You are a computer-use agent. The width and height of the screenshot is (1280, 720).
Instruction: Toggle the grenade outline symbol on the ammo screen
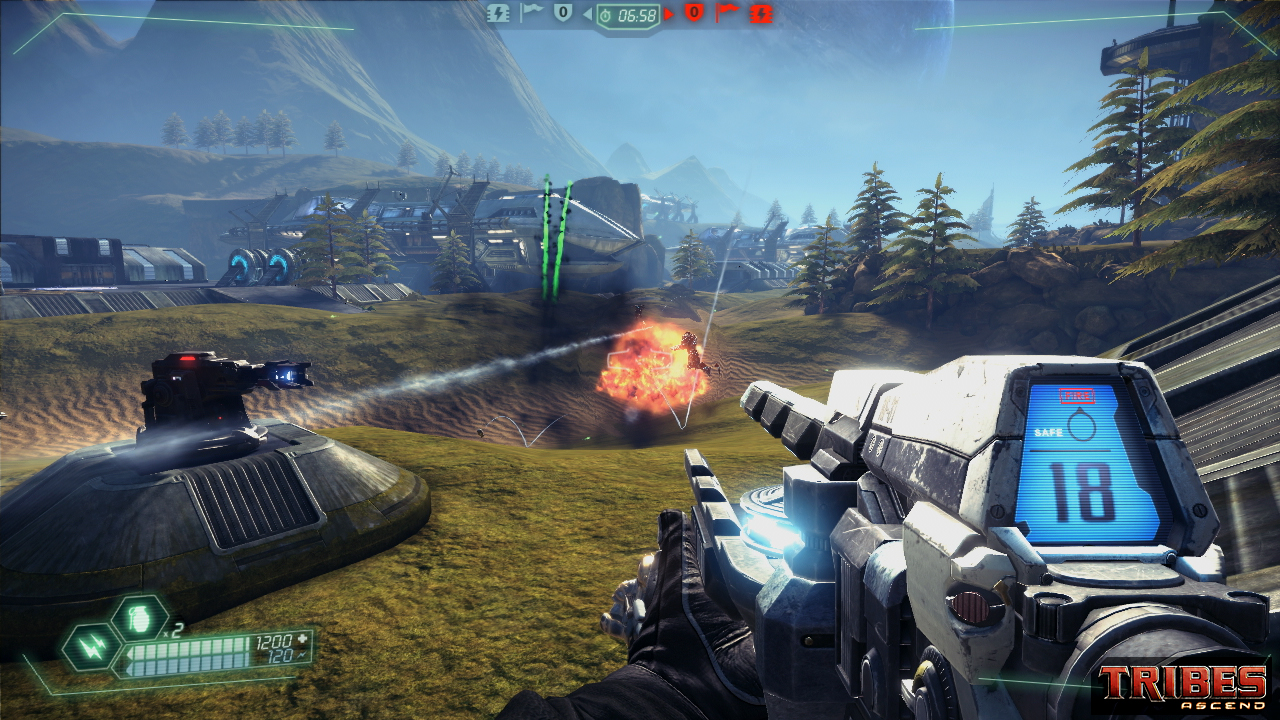(x=1082, y=426)
